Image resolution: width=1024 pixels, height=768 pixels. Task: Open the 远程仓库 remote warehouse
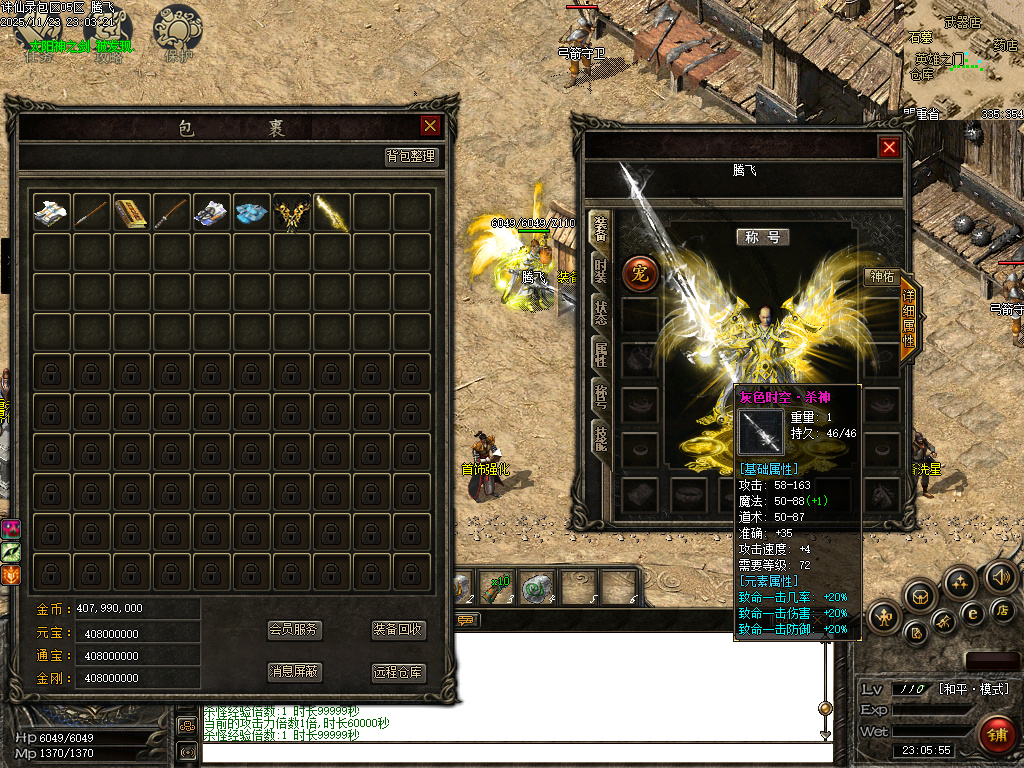(x=399, y=672)
